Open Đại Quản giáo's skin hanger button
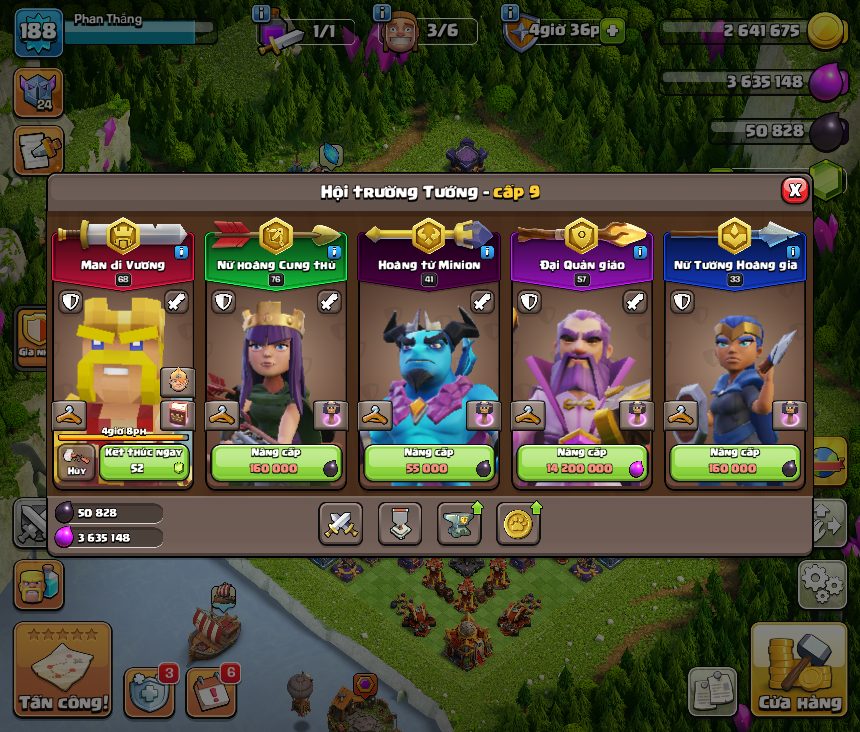The height and width of the screenshot is (732, 860). (527, 414)
